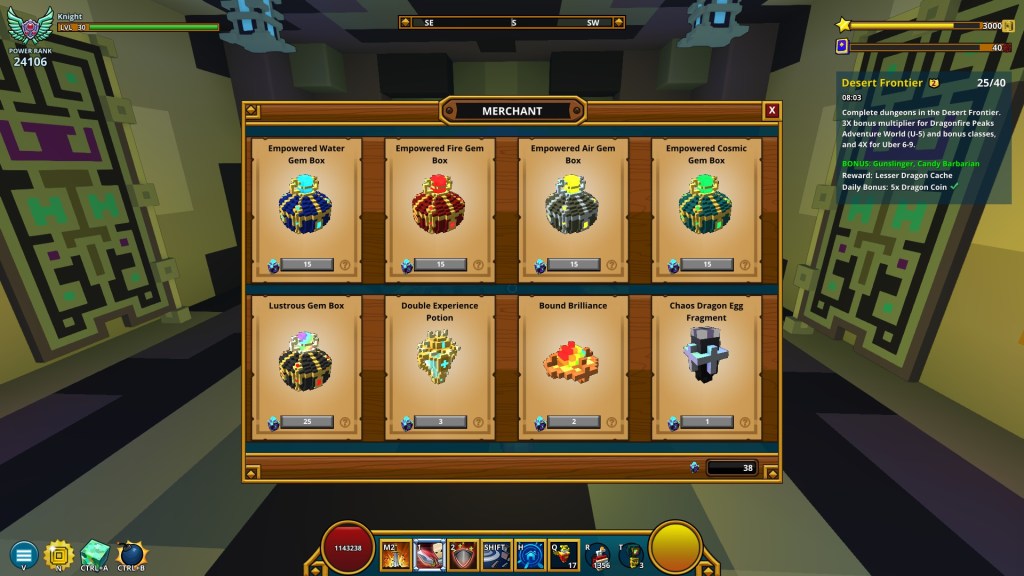The width and height of the screenshot is (1024, 576).
Task: Activate the shield ability in hotbar
Action: (x=463, y=554)
